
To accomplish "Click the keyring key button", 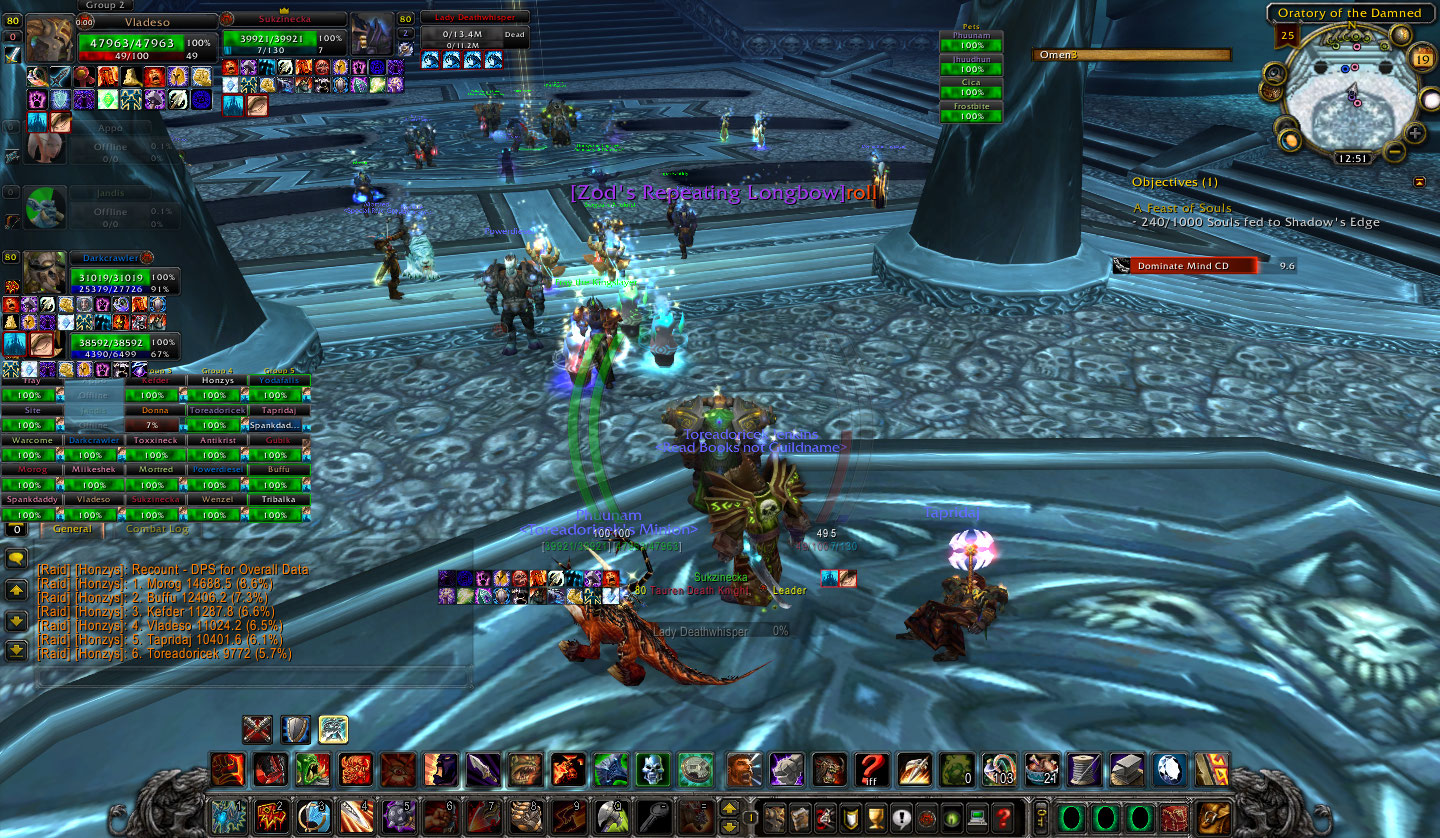I will [1041, 814].
